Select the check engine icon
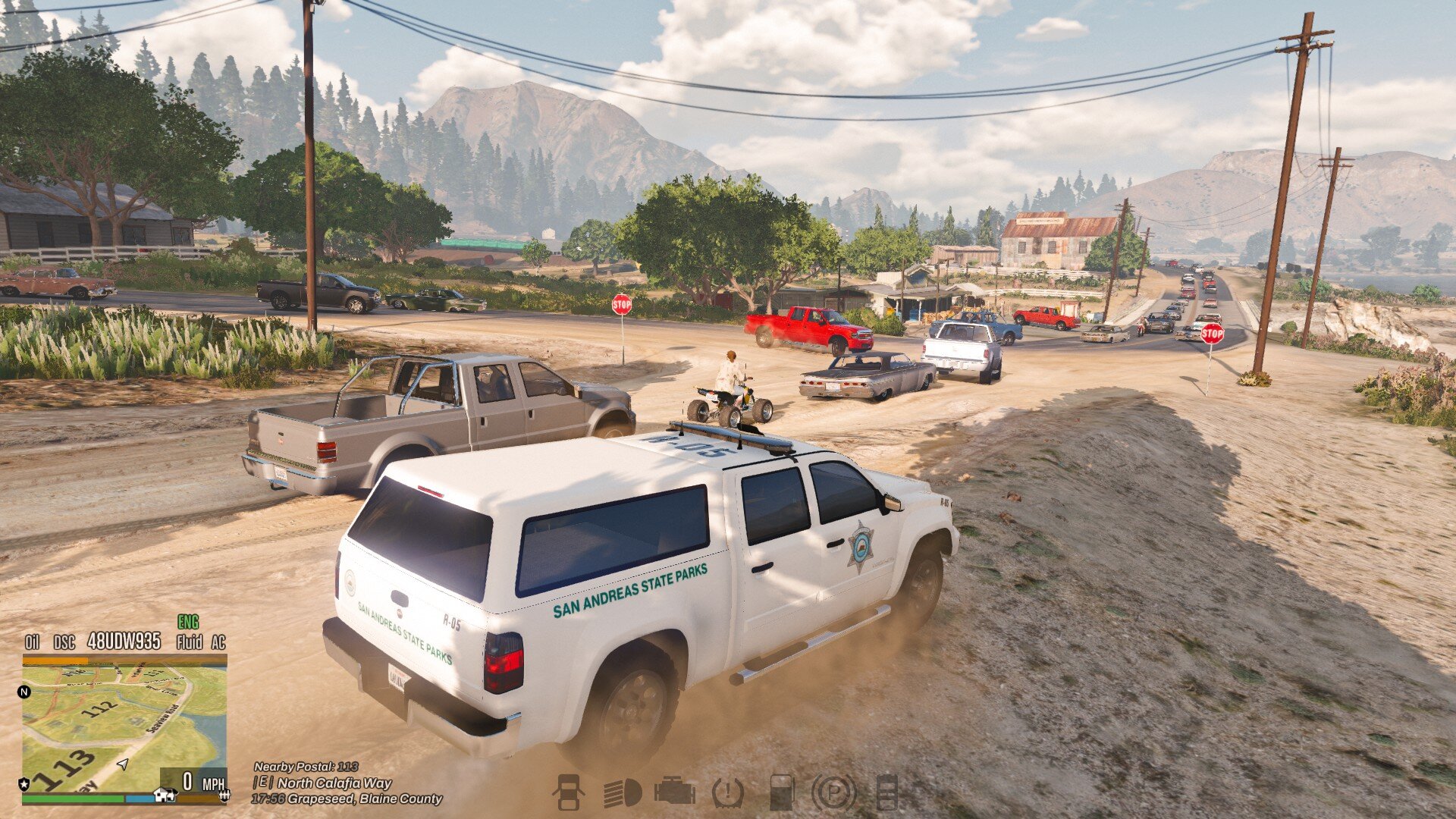The height and width of the screenshot is (819, 1456). tap(674, 792)
